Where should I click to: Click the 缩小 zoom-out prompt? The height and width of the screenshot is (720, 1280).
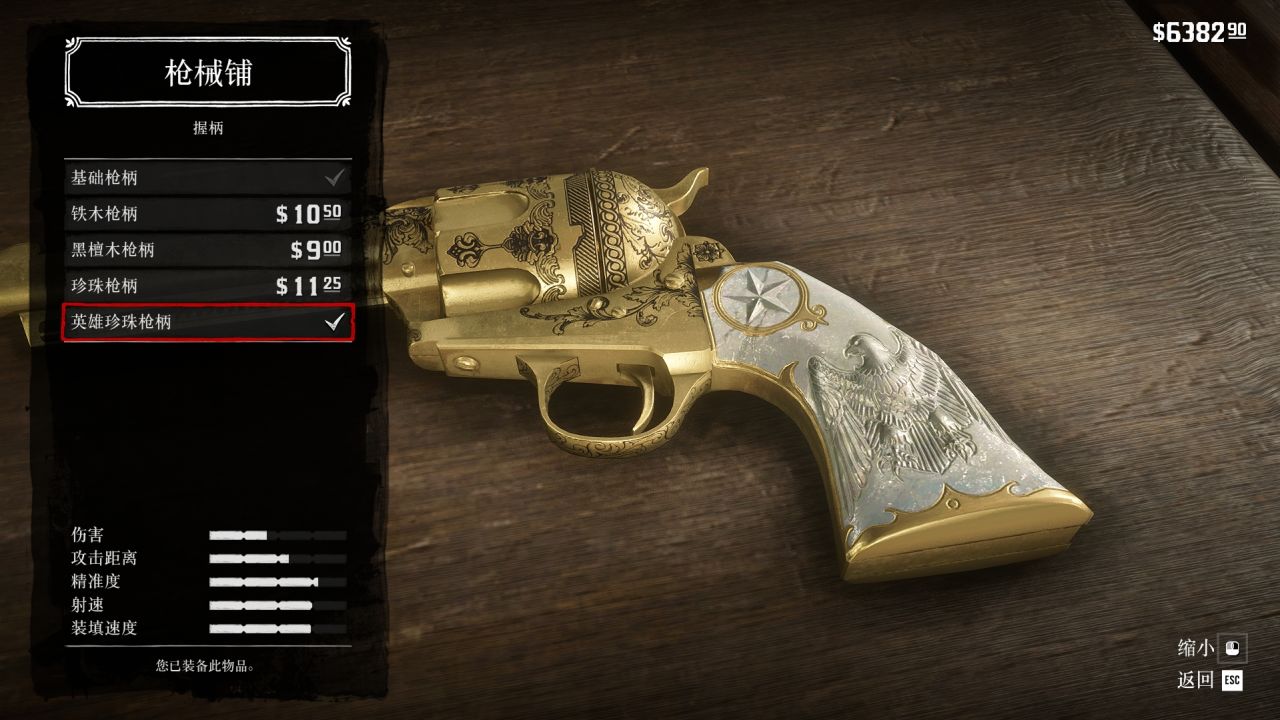[1210, 648]
